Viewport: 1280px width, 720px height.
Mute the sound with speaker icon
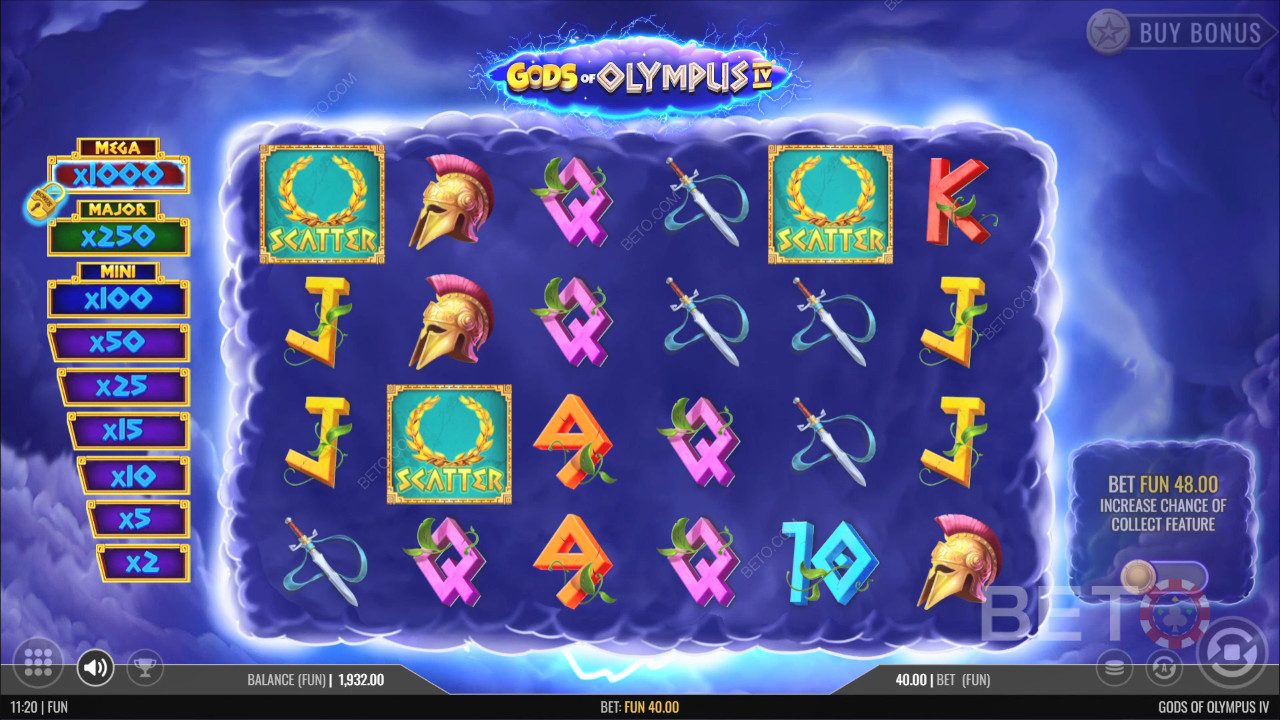96,666
